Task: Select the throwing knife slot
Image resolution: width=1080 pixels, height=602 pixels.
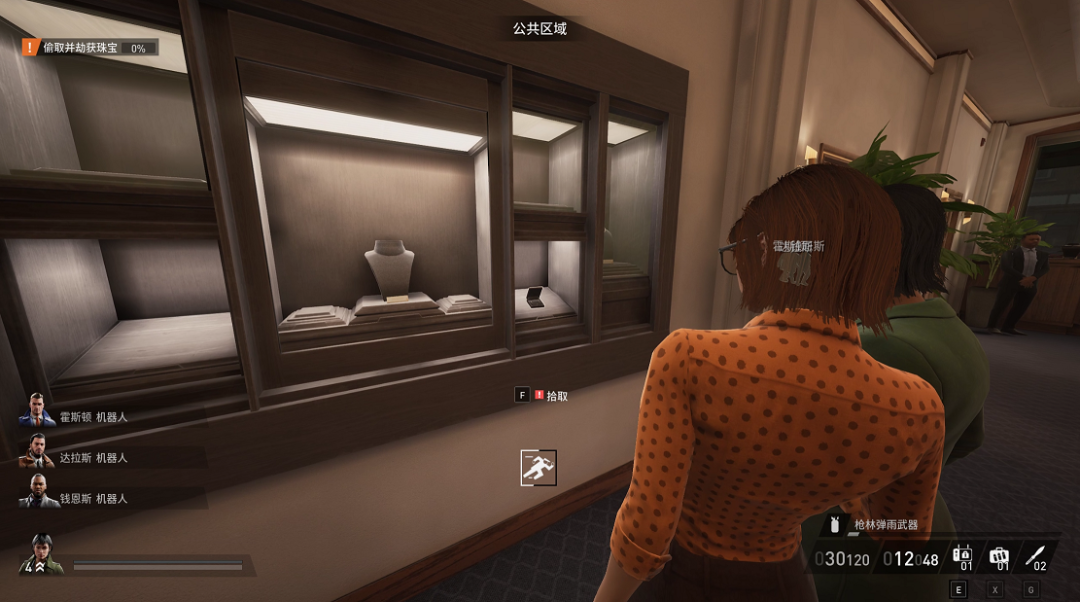Action: (x=1036, y=557)
